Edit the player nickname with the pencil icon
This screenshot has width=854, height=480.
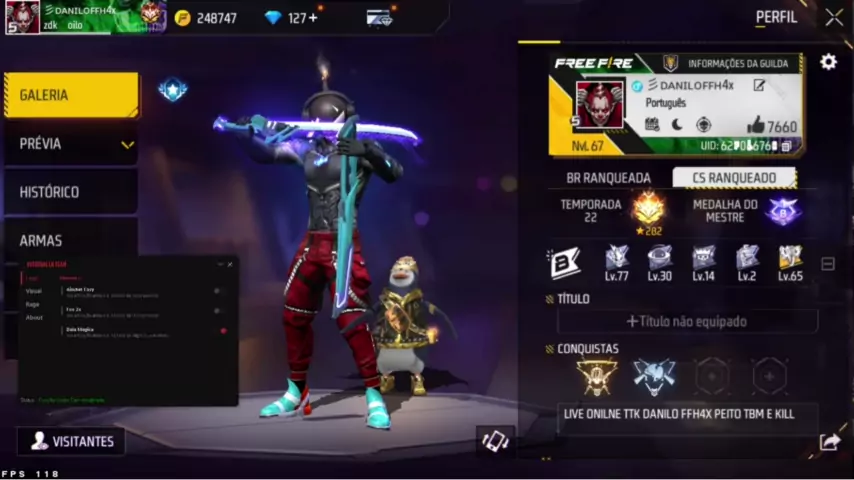[x=759, y=86]
